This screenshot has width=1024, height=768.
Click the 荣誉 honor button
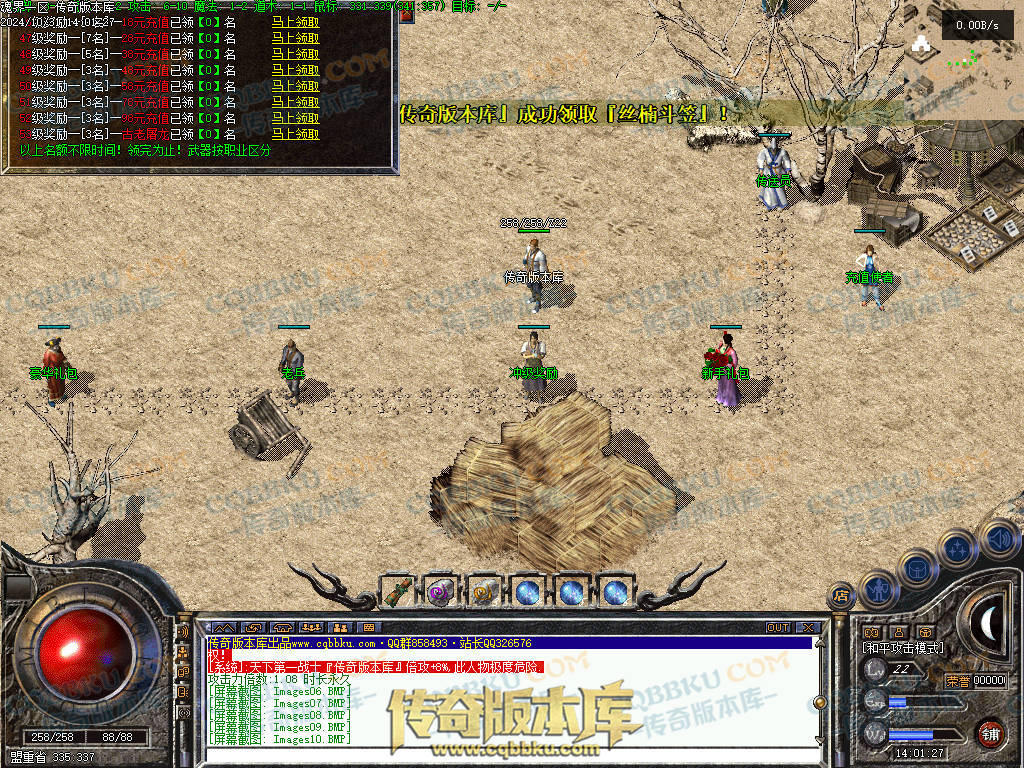tap(958, 681)
